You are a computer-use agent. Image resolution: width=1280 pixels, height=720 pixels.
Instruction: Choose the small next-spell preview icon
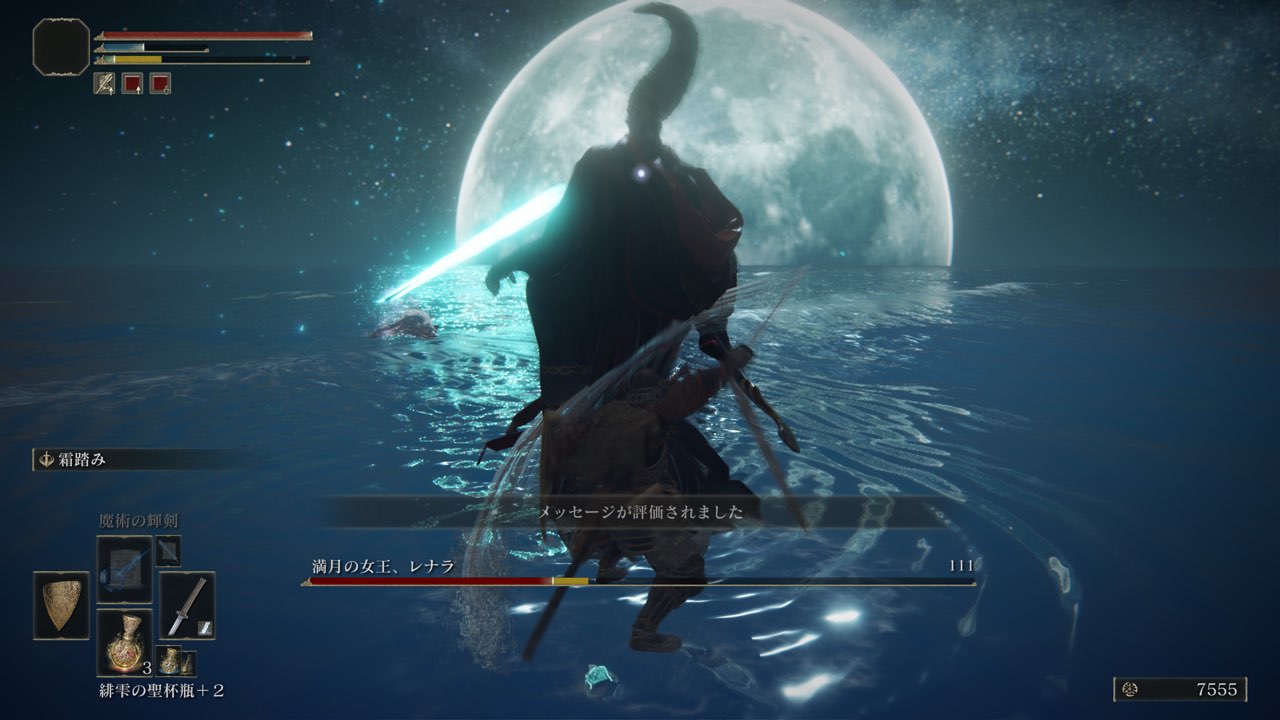click(x=168, y=550)
